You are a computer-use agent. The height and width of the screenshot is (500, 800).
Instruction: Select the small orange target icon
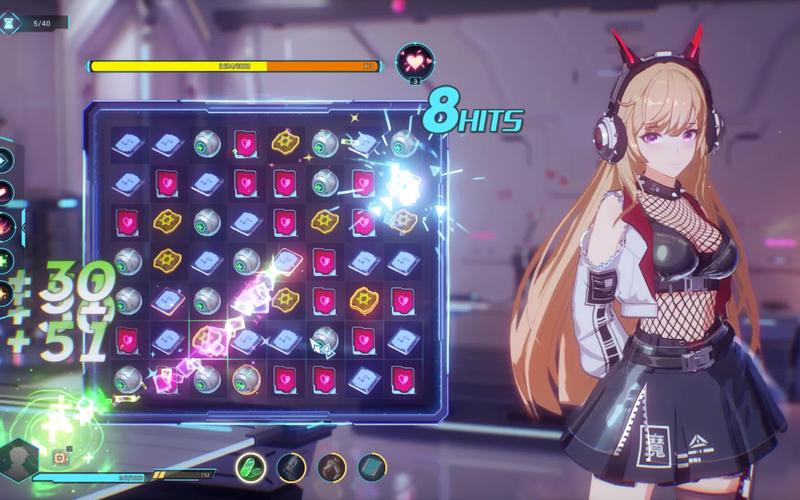pyautogui.click(x=59, y=456)
